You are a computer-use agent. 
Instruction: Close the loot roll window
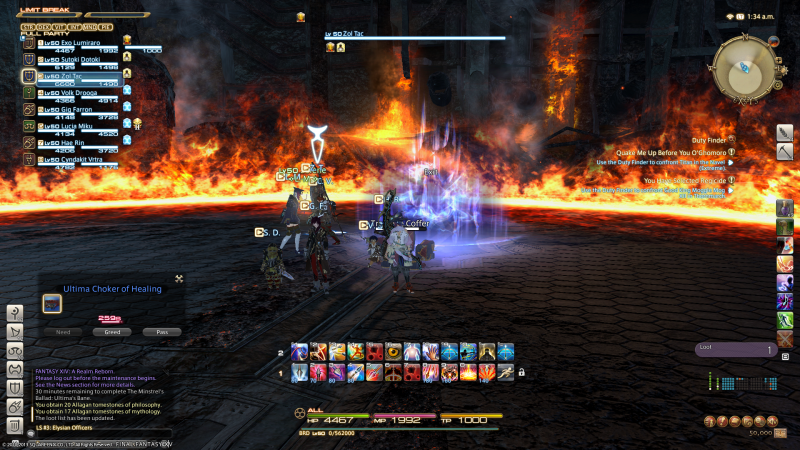179,279
